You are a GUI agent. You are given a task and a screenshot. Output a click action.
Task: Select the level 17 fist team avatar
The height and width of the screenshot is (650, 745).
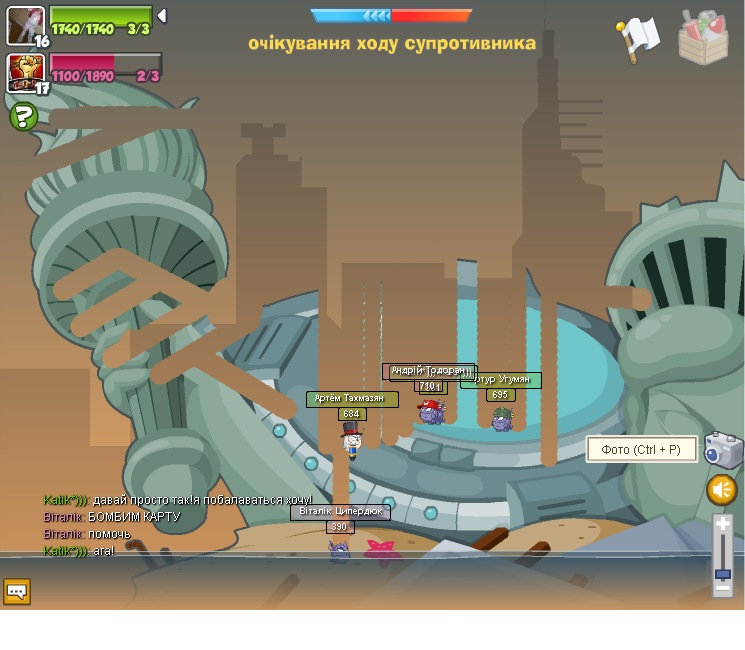[x=24, y=71]
